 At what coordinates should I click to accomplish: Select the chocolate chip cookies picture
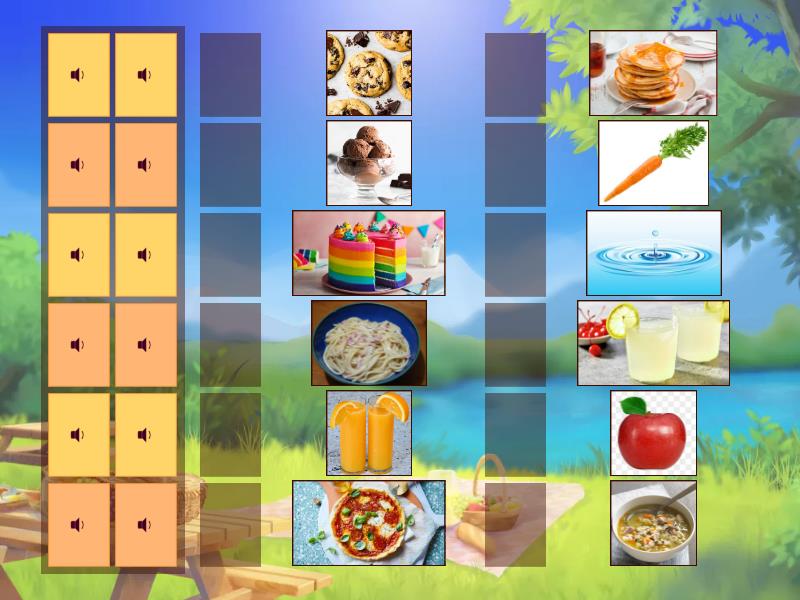tap(368, 73)
